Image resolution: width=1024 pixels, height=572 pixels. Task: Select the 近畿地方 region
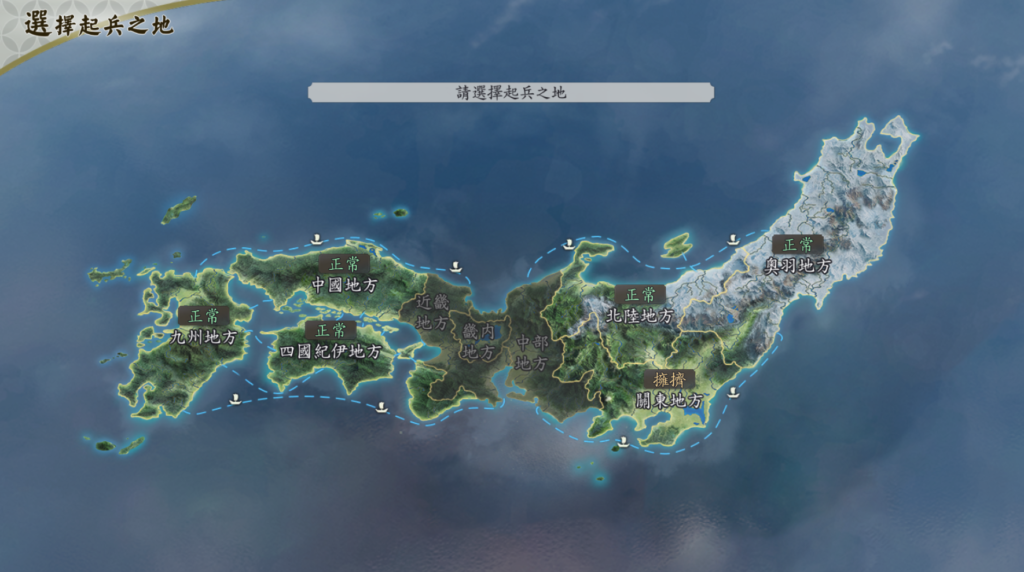[432, 312]
